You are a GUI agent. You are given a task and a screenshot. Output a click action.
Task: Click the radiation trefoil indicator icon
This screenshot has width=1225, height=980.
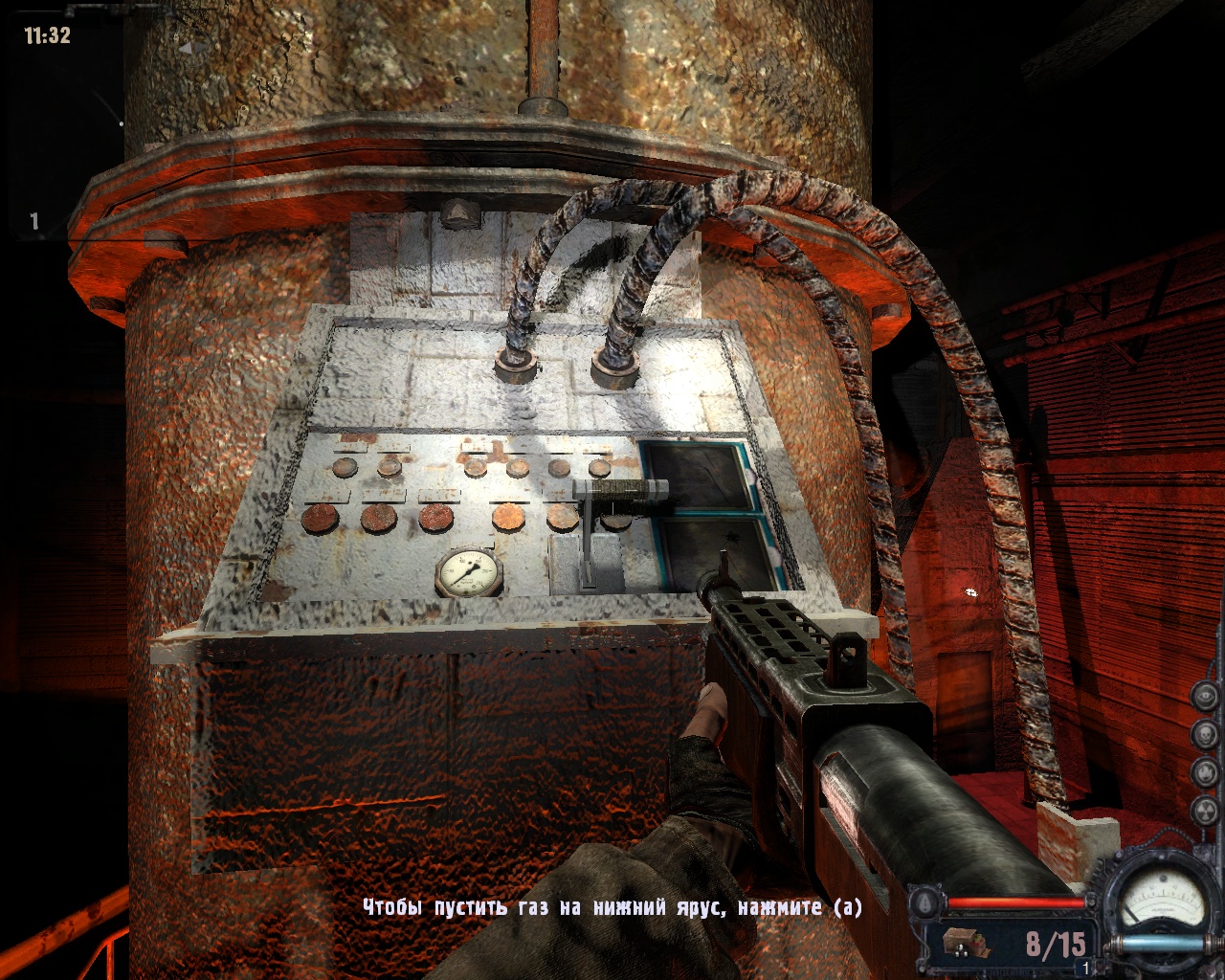1204,809
